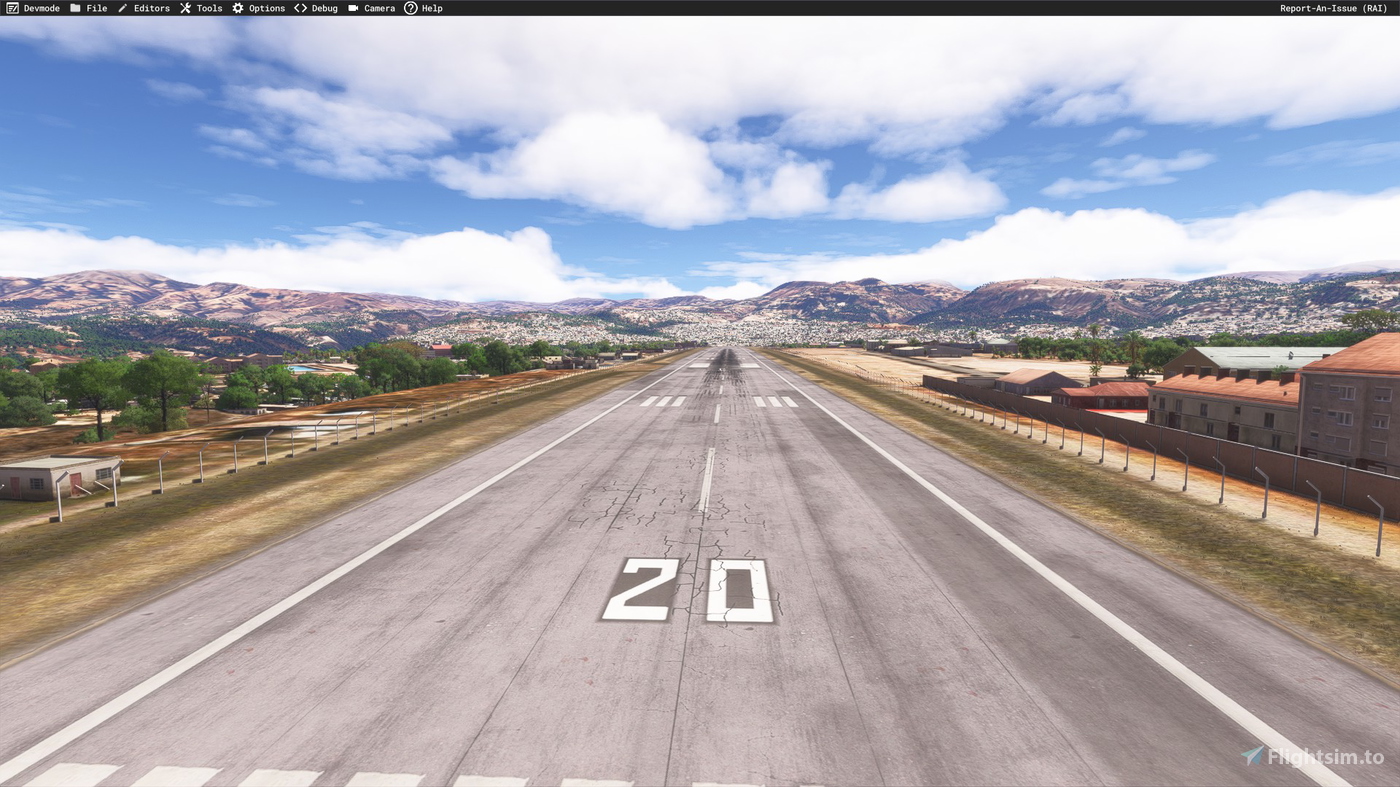Open the File menu
Viewport: 1400px width, 787px height.
click(x=95, y=7)
